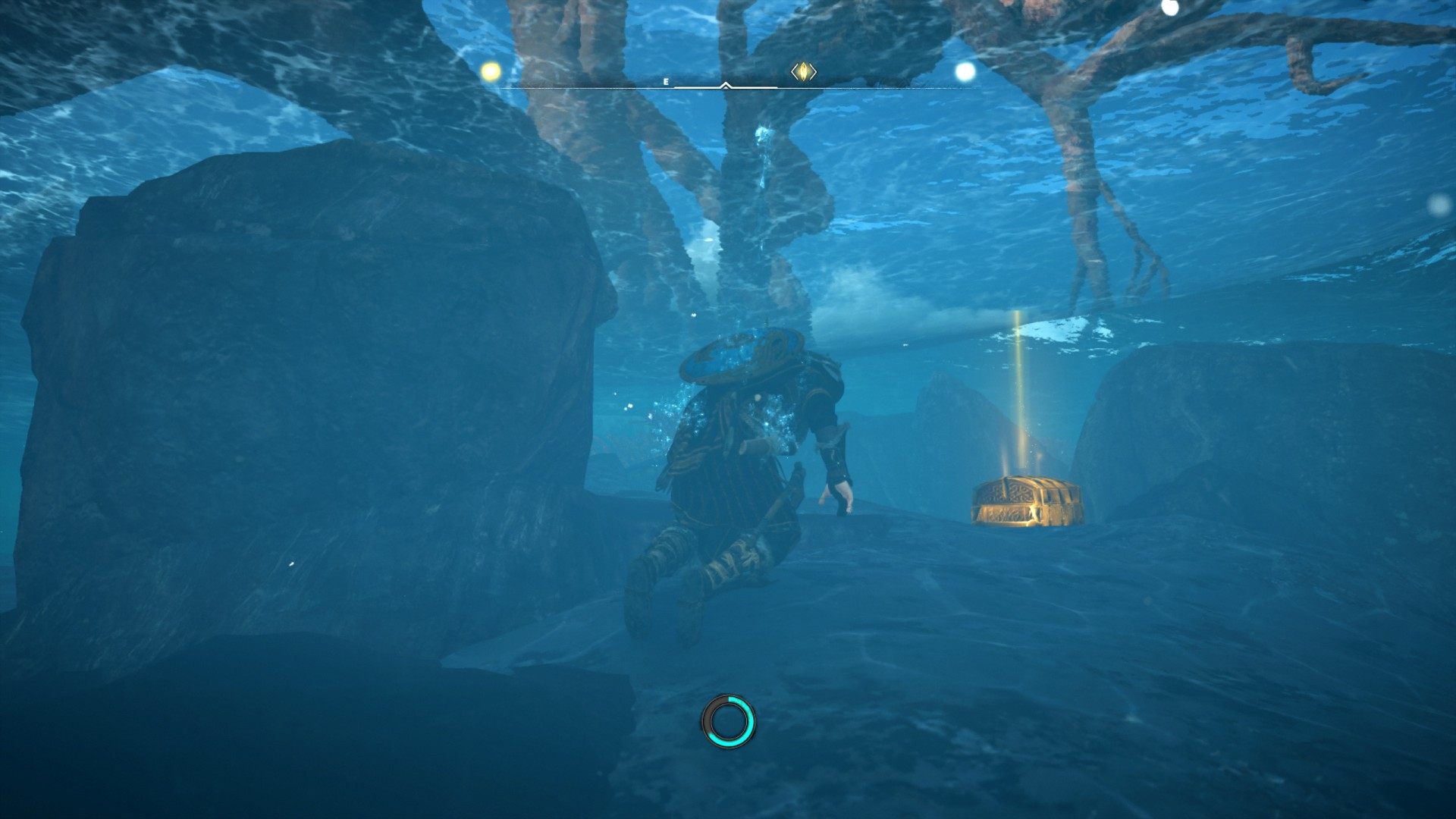Click the compass center heading pointer
Image resolution: width=1456 pixels, height=819 pixels.
tap(726, 86)
